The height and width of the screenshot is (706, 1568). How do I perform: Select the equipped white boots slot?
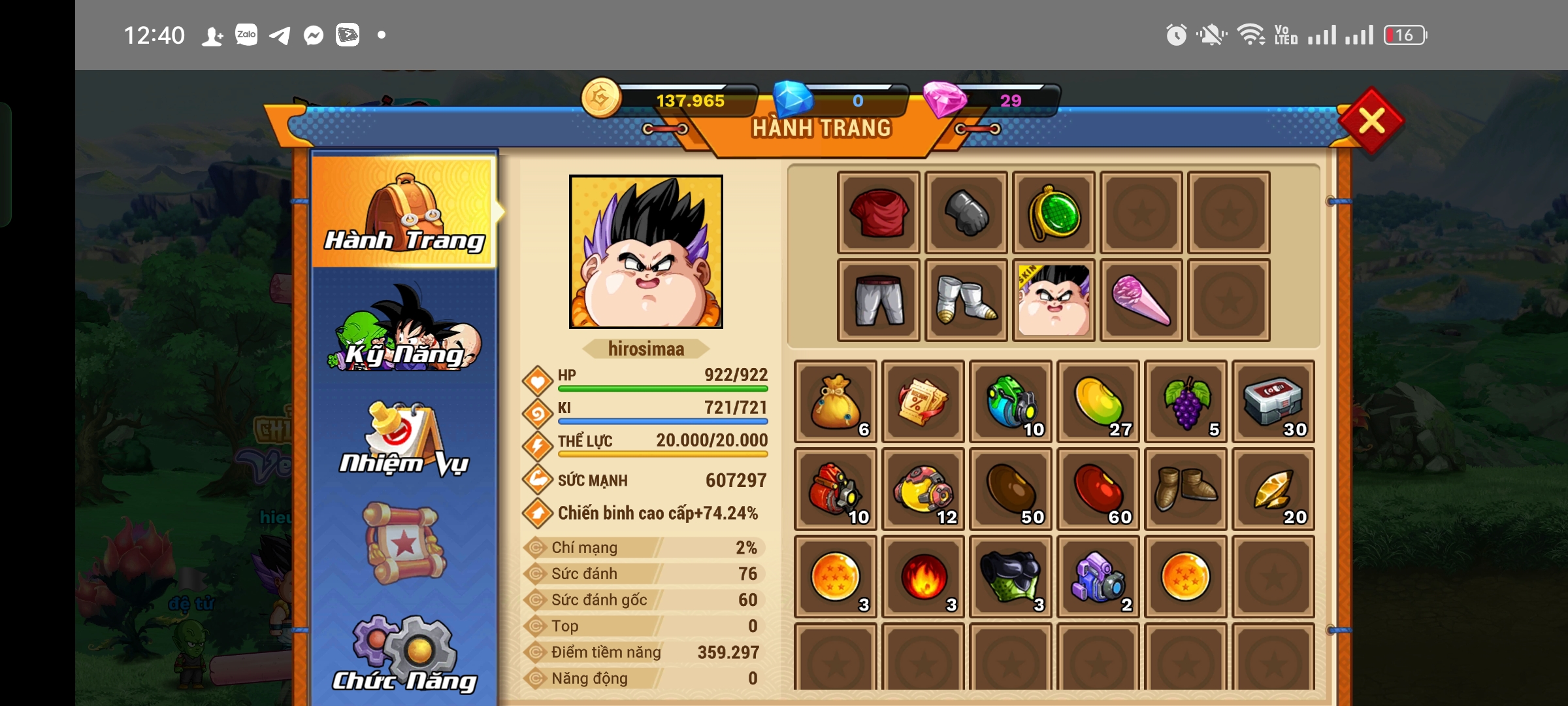966,300
